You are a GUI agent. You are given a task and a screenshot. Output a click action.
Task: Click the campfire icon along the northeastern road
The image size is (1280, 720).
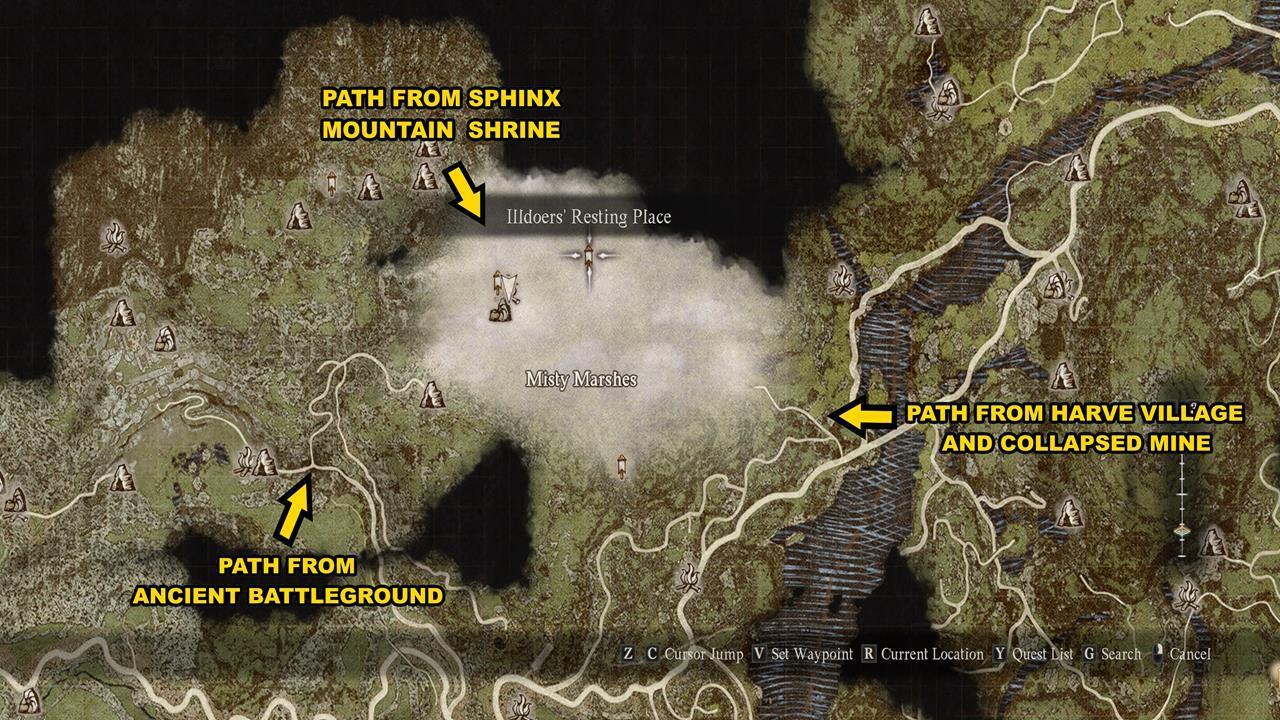click(942, 110)
